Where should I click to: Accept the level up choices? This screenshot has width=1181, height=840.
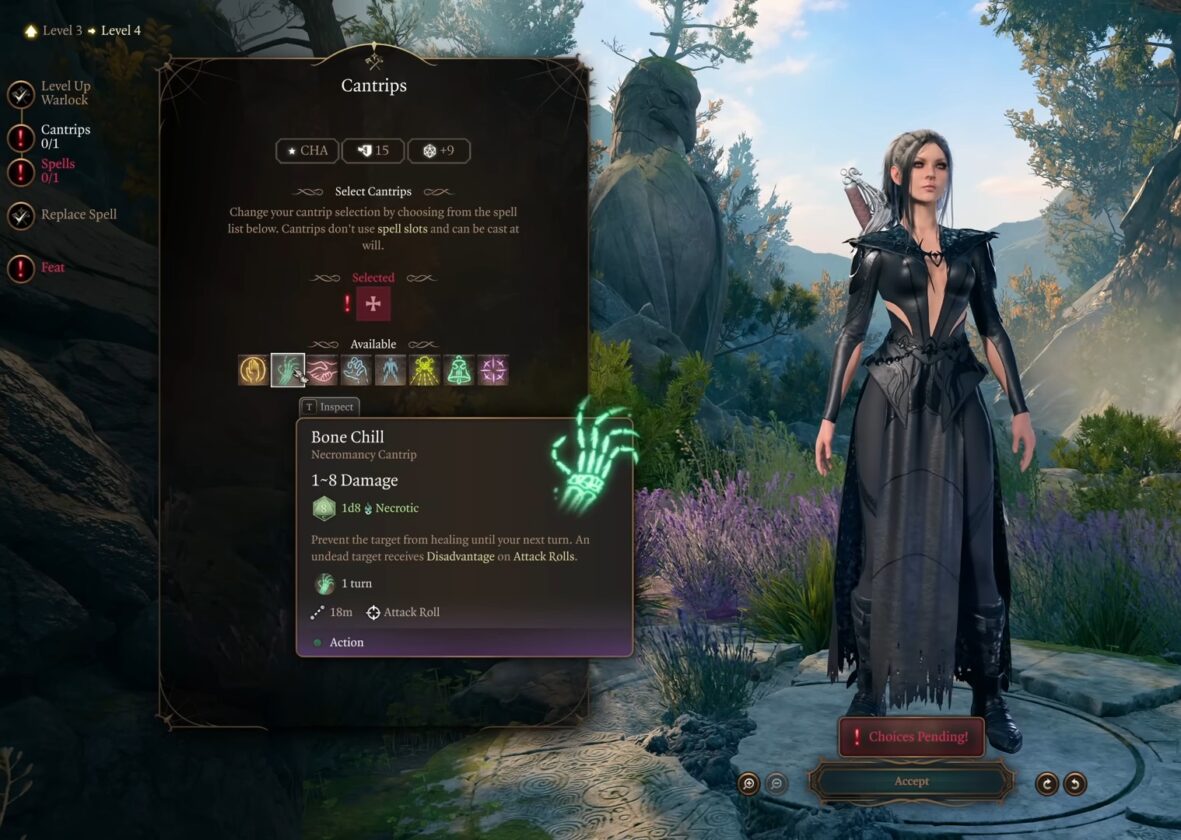coord(911,782)
